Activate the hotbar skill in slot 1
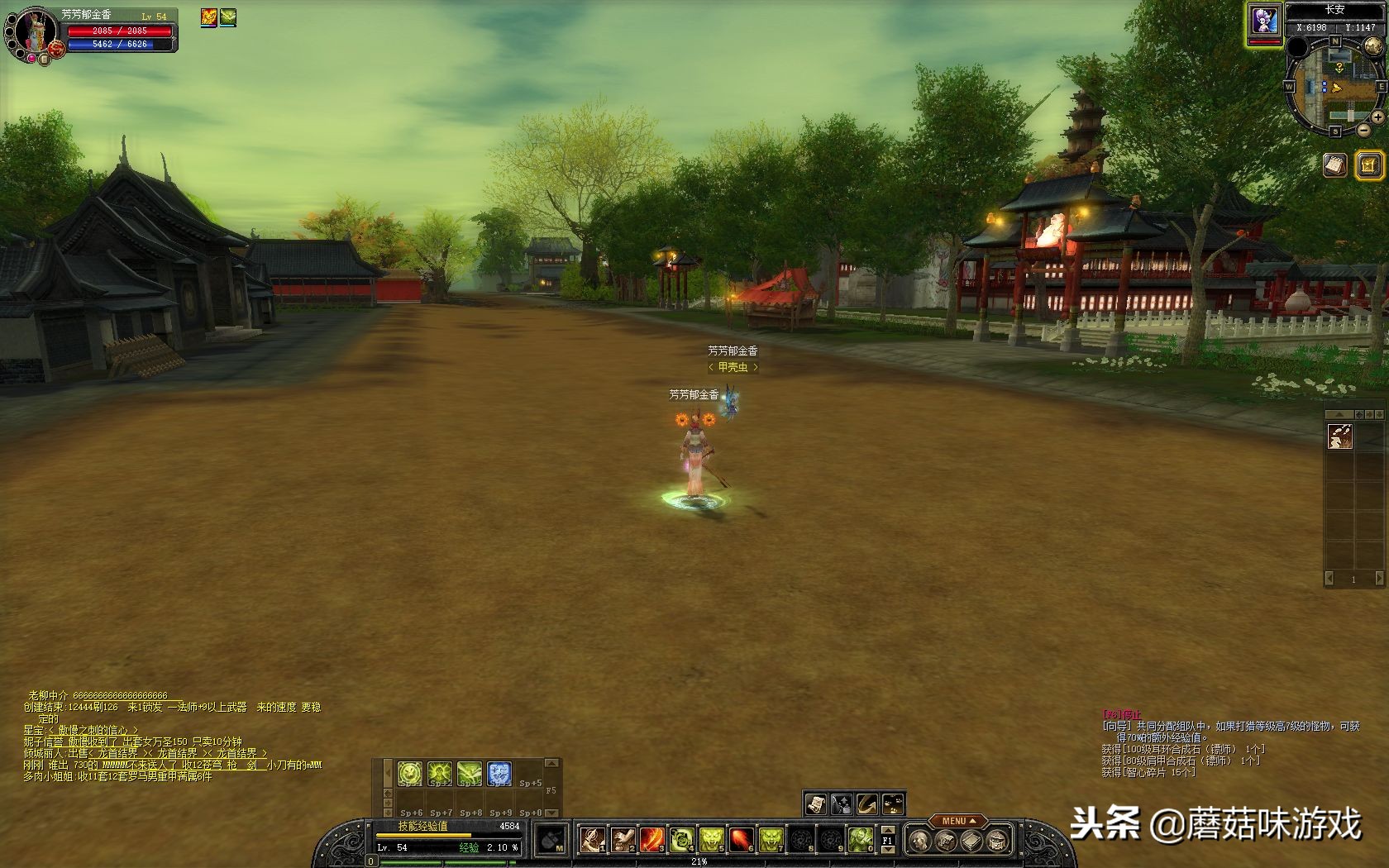The height and width of the screenshot is (868, 1389). (592, 840)
